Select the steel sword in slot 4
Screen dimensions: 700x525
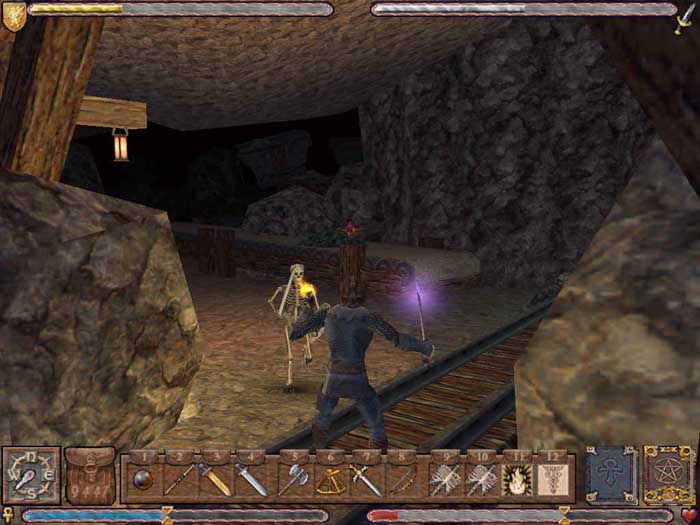pos(251,479)
